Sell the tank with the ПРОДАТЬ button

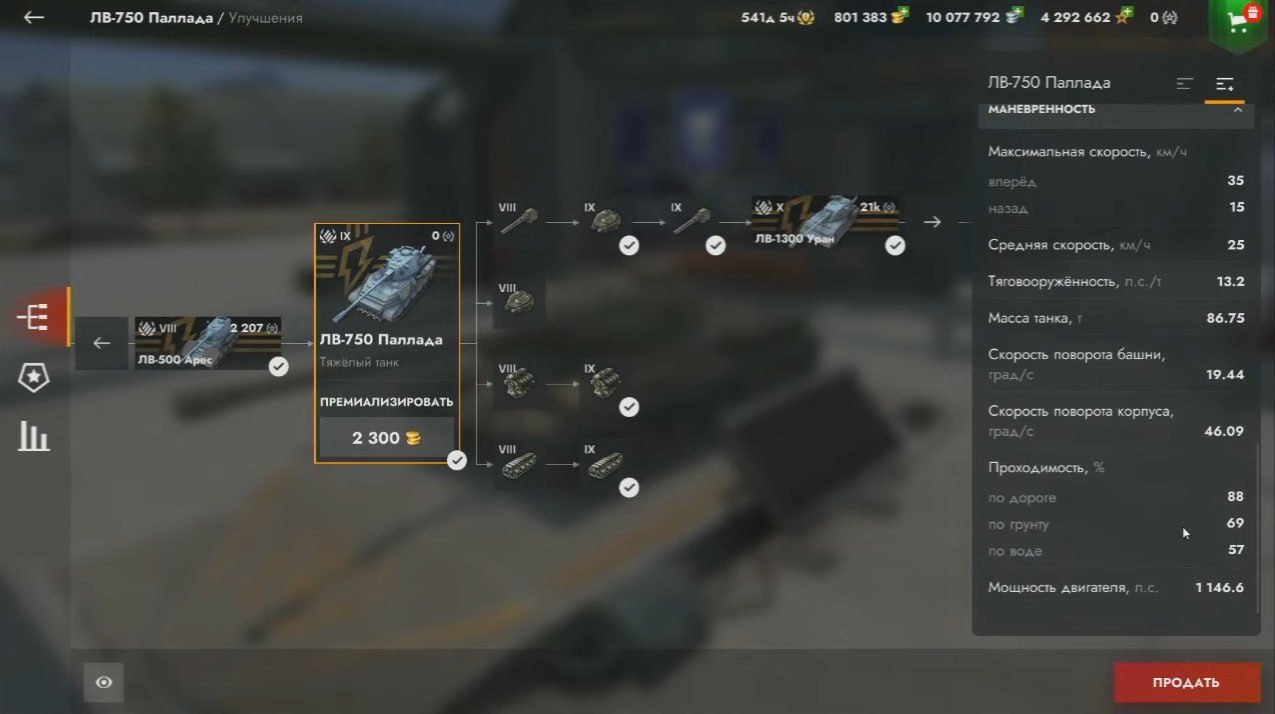(x=1185, y=683)
